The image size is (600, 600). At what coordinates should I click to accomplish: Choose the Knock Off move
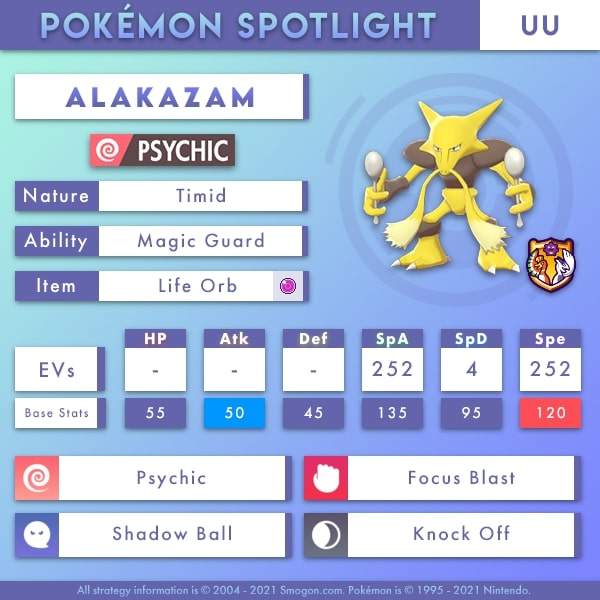click(x=460, y=534)
